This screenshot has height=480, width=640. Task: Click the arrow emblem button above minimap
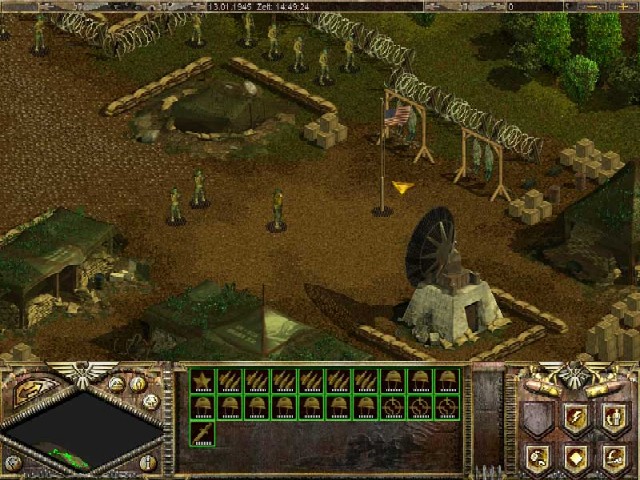point(28,391)
